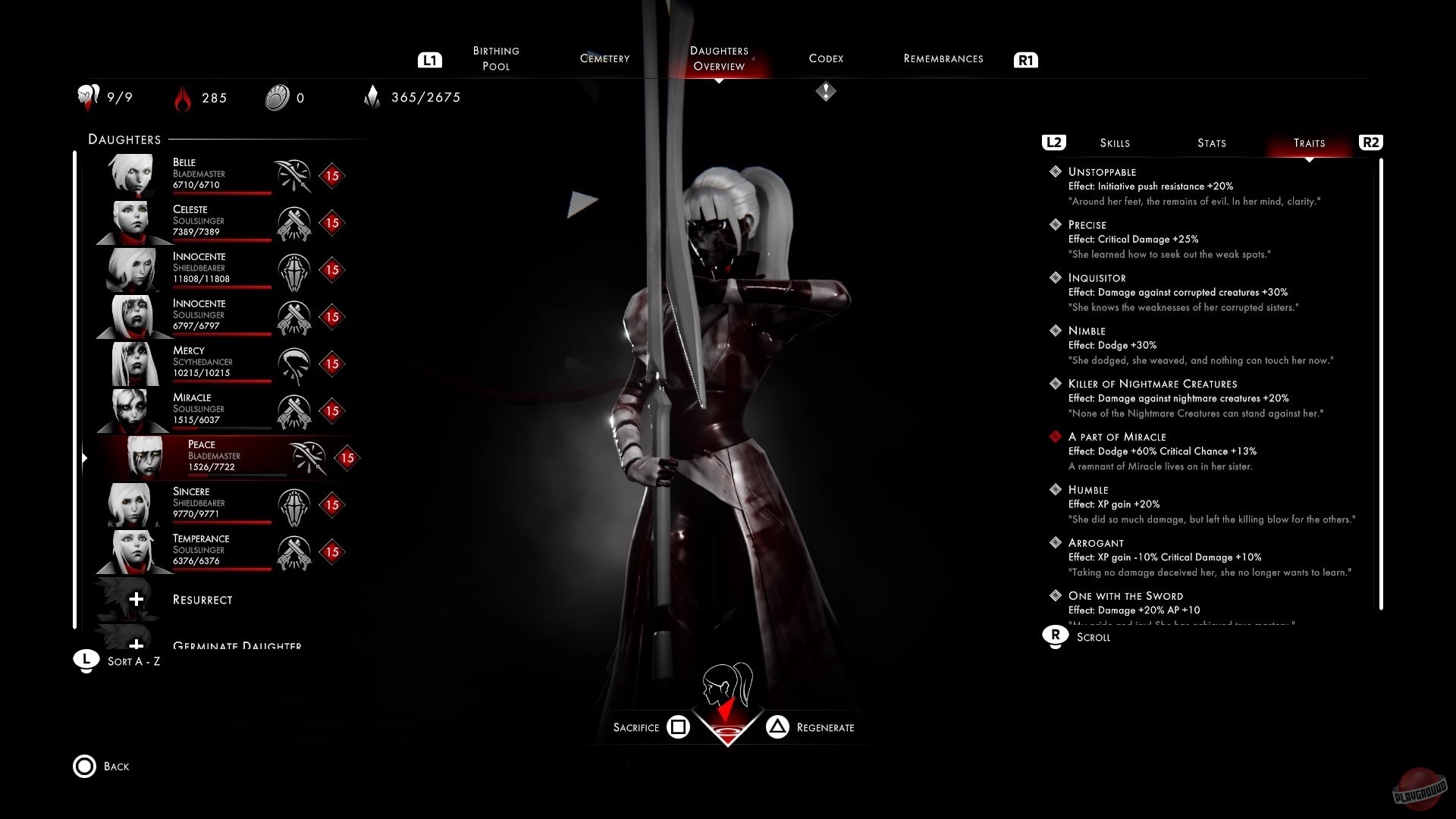Select the diamond icon beside Unstoppable trait
Screen dimensions: 1456x819
(1056, 171)
